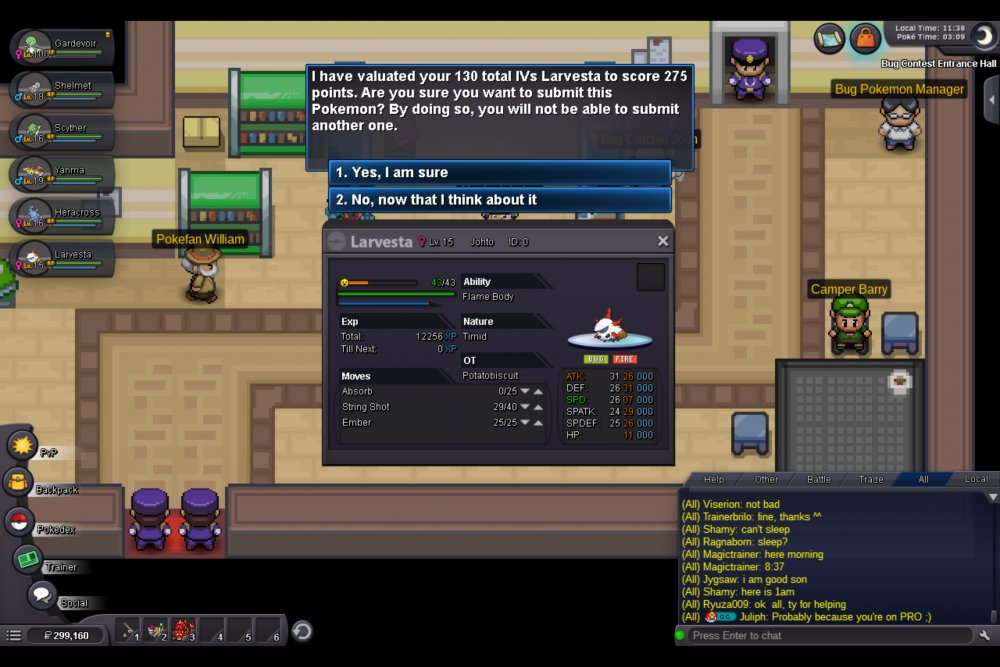The image size is (1000, 667).
Task: Open the Social menu
Action: [41, 595]
